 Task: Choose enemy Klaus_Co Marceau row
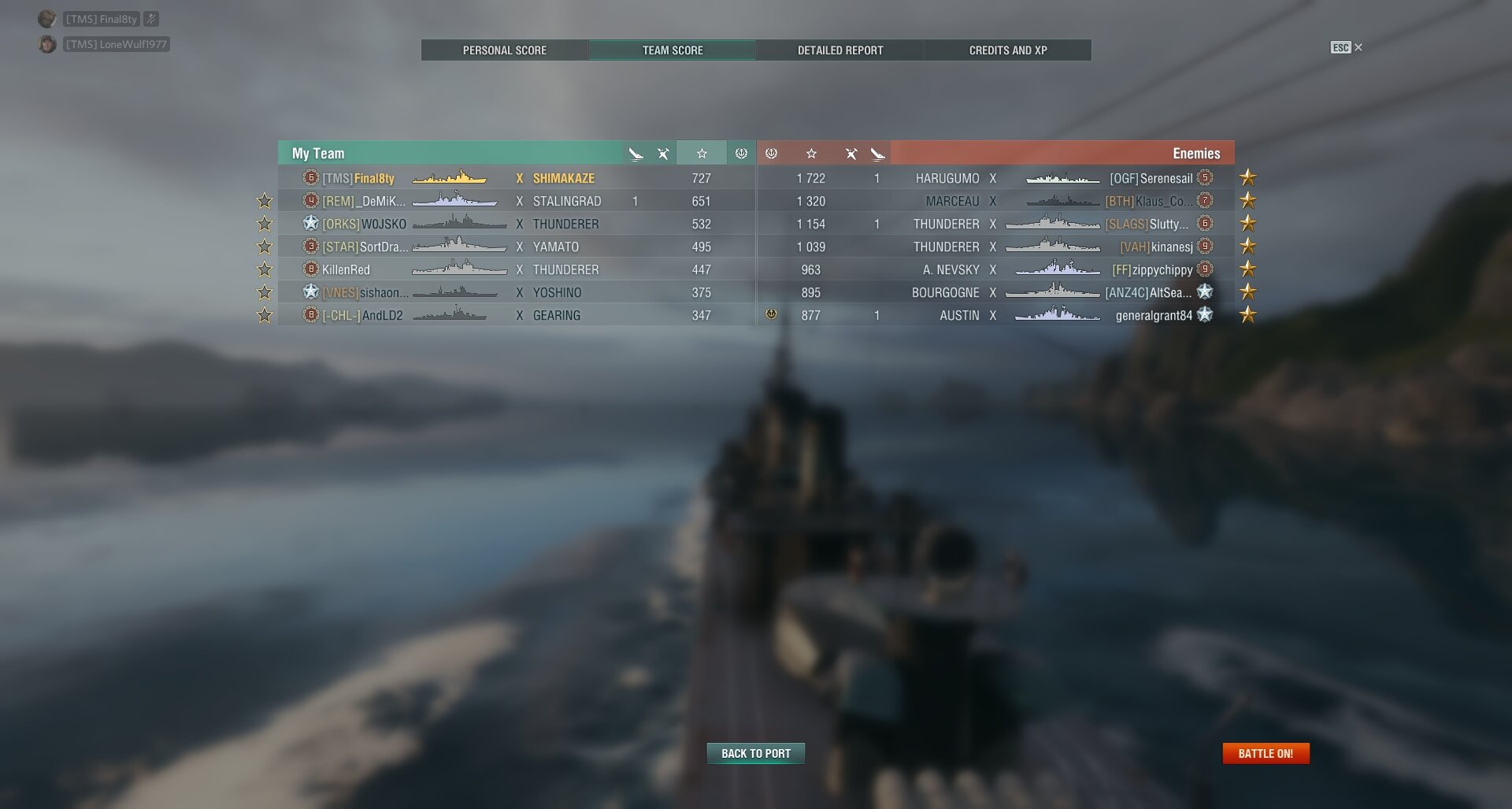point(995,202)
